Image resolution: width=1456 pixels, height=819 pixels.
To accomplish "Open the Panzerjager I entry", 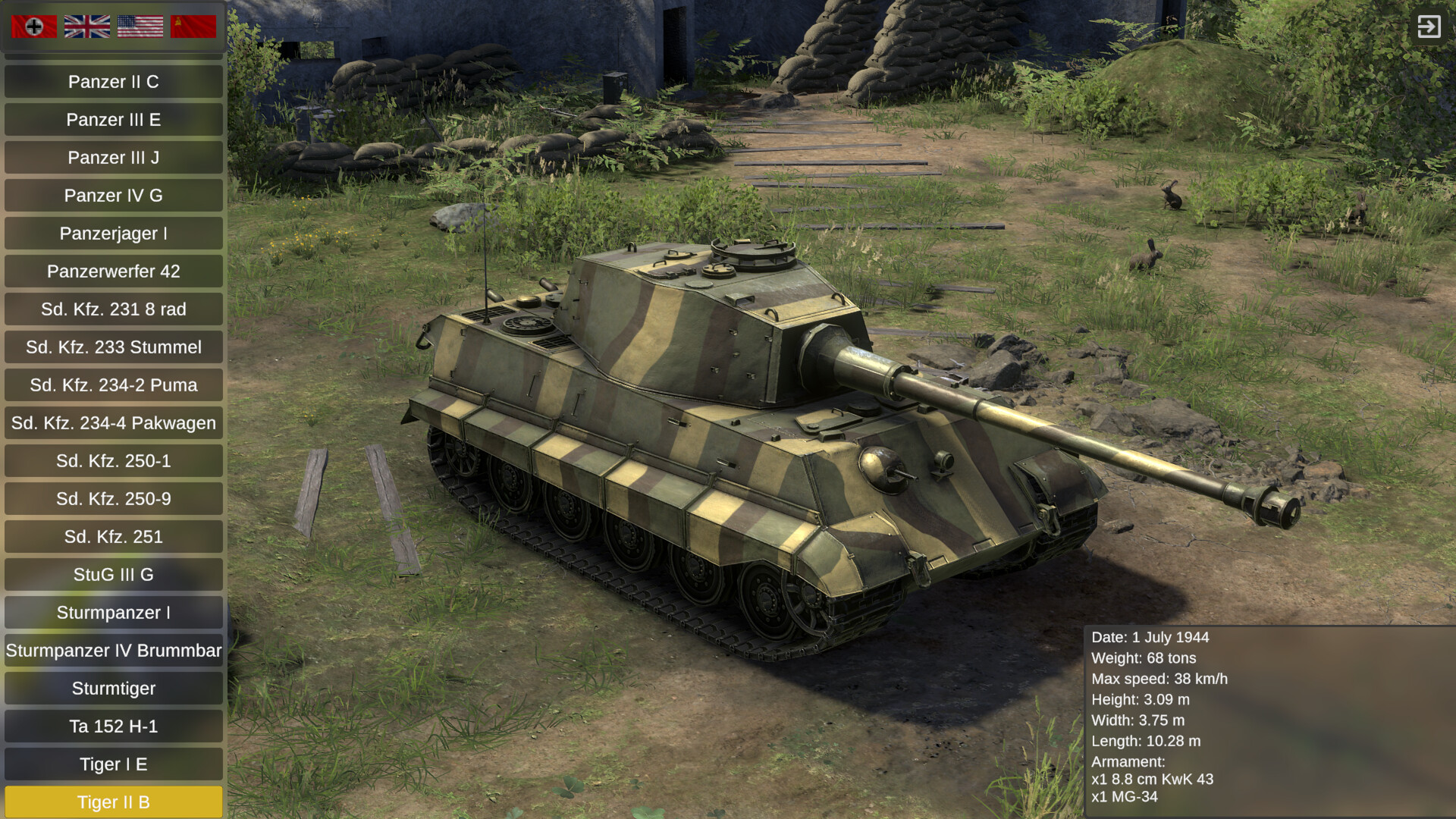I will (113, 233).
